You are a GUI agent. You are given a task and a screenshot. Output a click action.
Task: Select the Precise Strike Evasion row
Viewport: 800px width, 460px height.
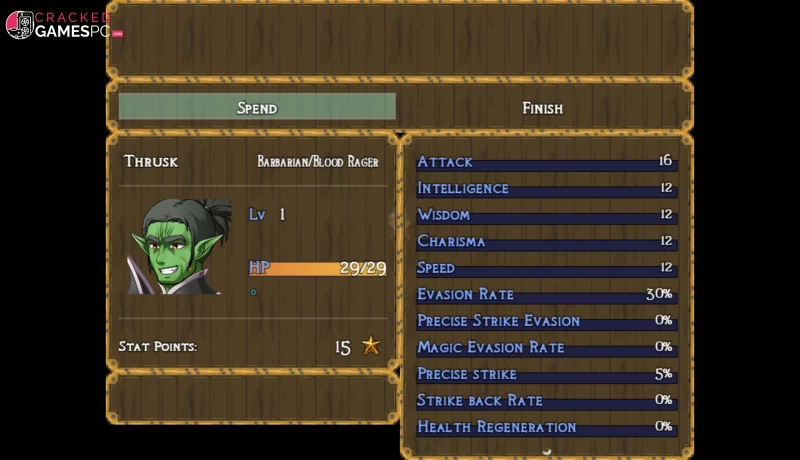click(545, 321)
